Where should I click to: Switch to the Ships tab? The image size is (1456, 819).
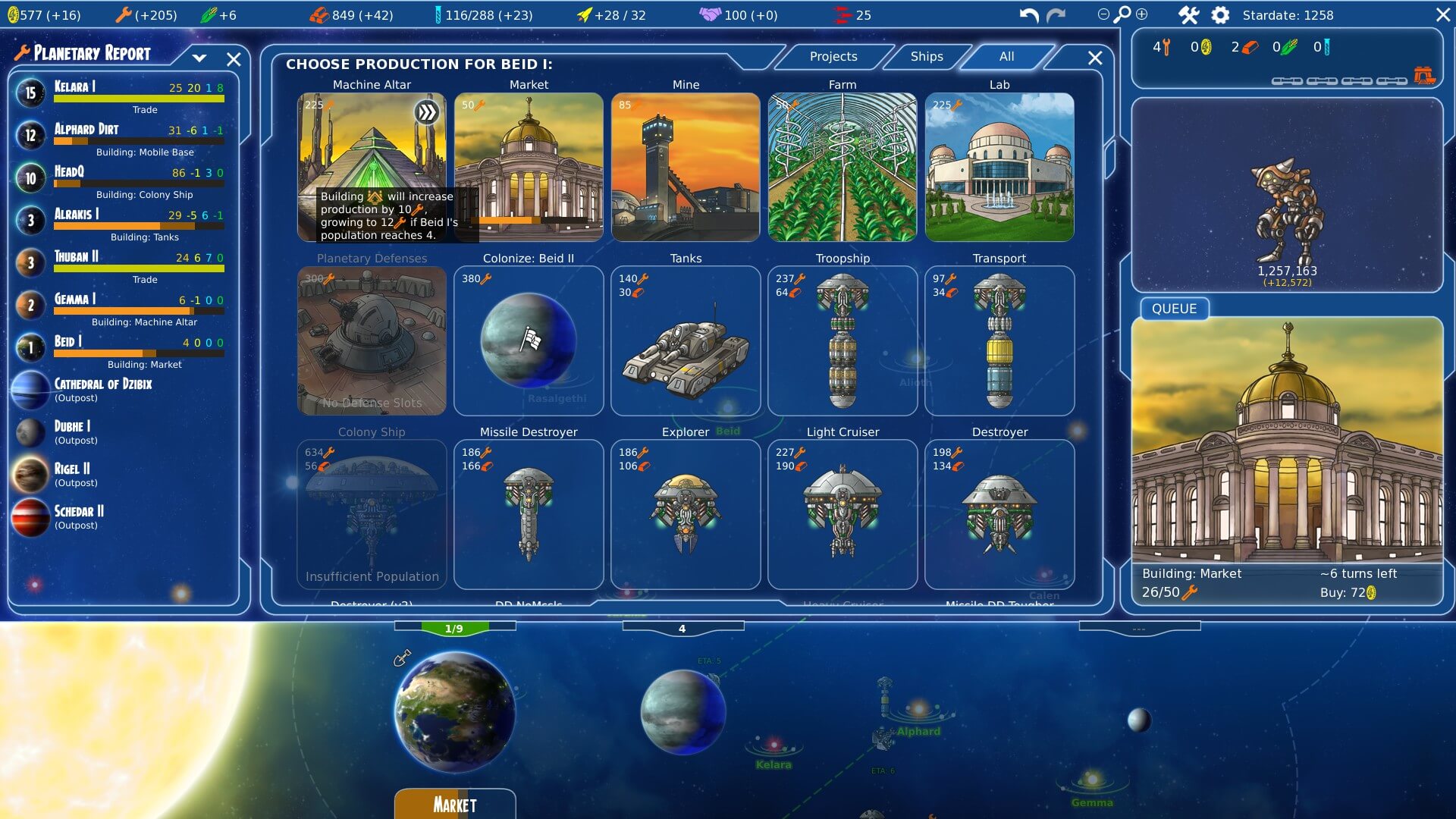[926, 57]
